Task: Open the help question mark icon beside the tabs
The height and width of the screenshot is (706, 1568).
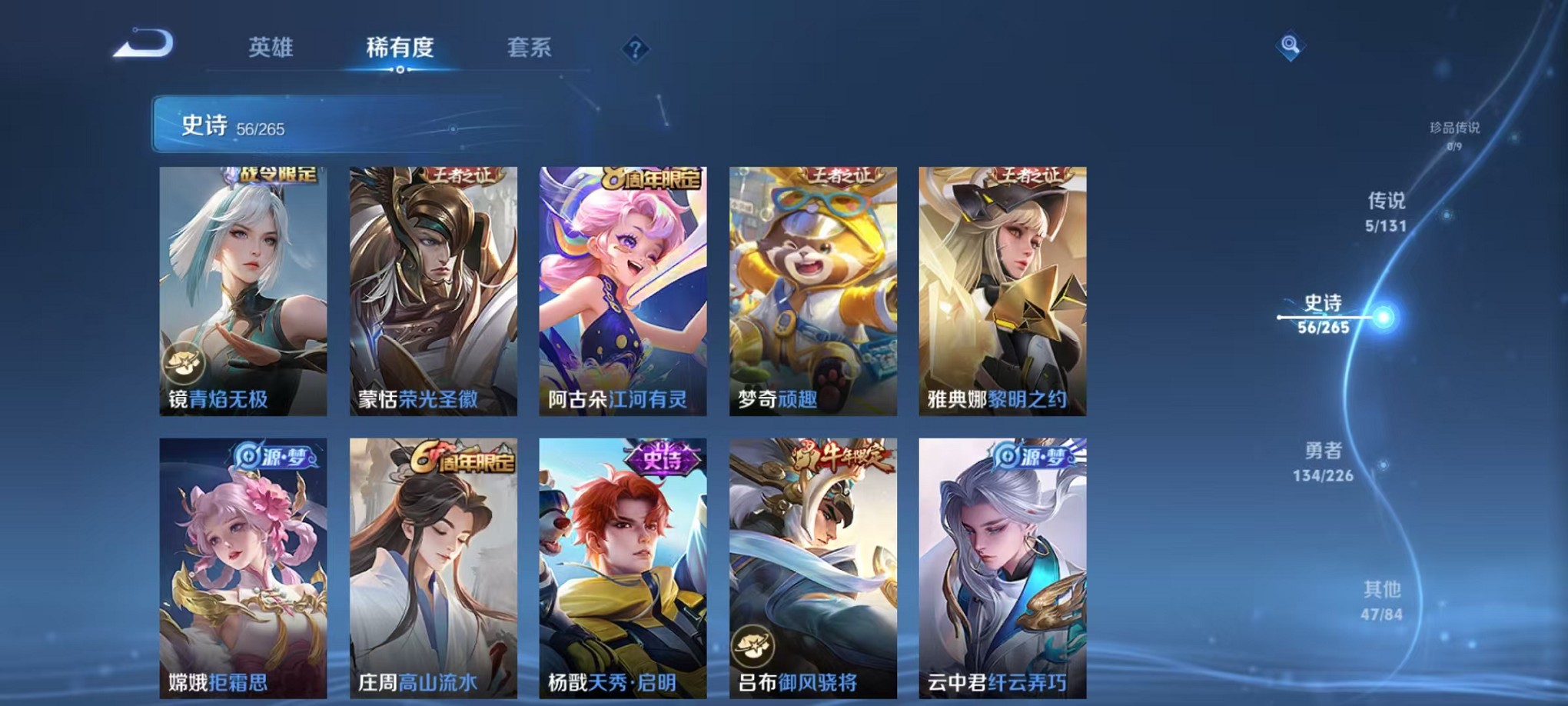Action: 633,49
